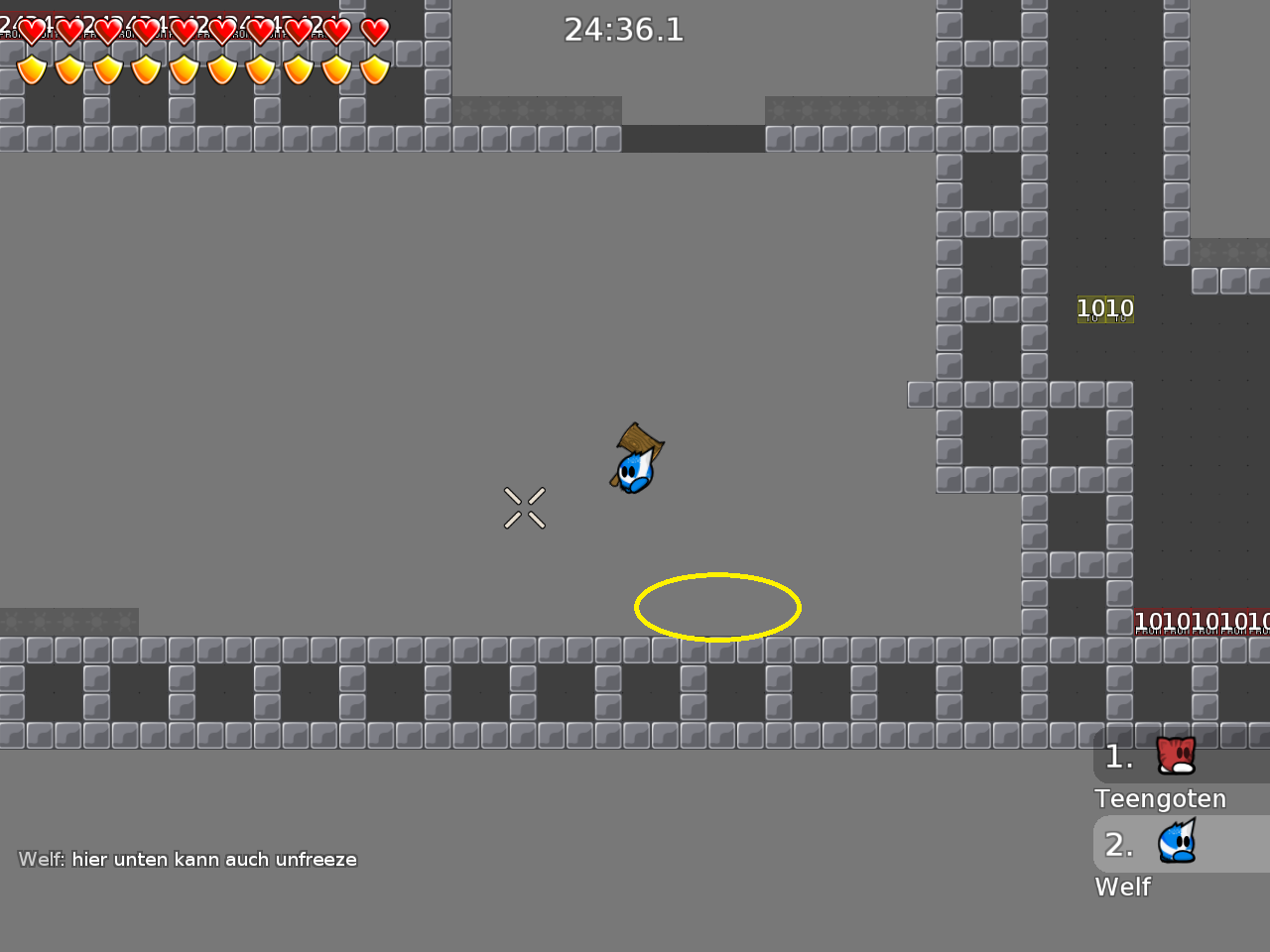This screenshot has height=952, width=1270.
Task: Click the last yellow shield in armor row
Action: tap(375, 70)
